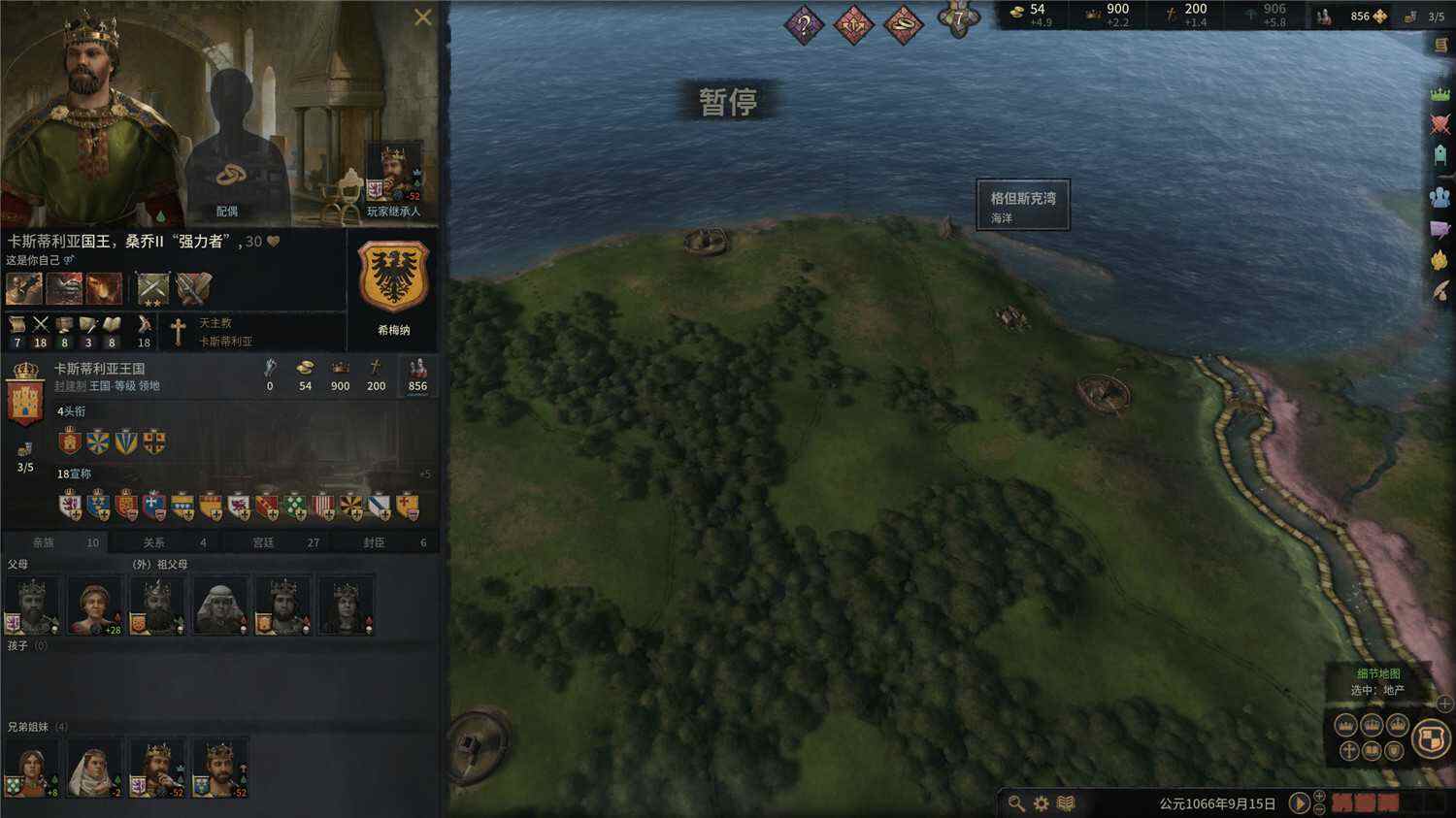Enable the religion map mode cross button
Image resolution: width=1456 pixels, height=818 pixels.
pyautogui.click(x=1349, y=751)
